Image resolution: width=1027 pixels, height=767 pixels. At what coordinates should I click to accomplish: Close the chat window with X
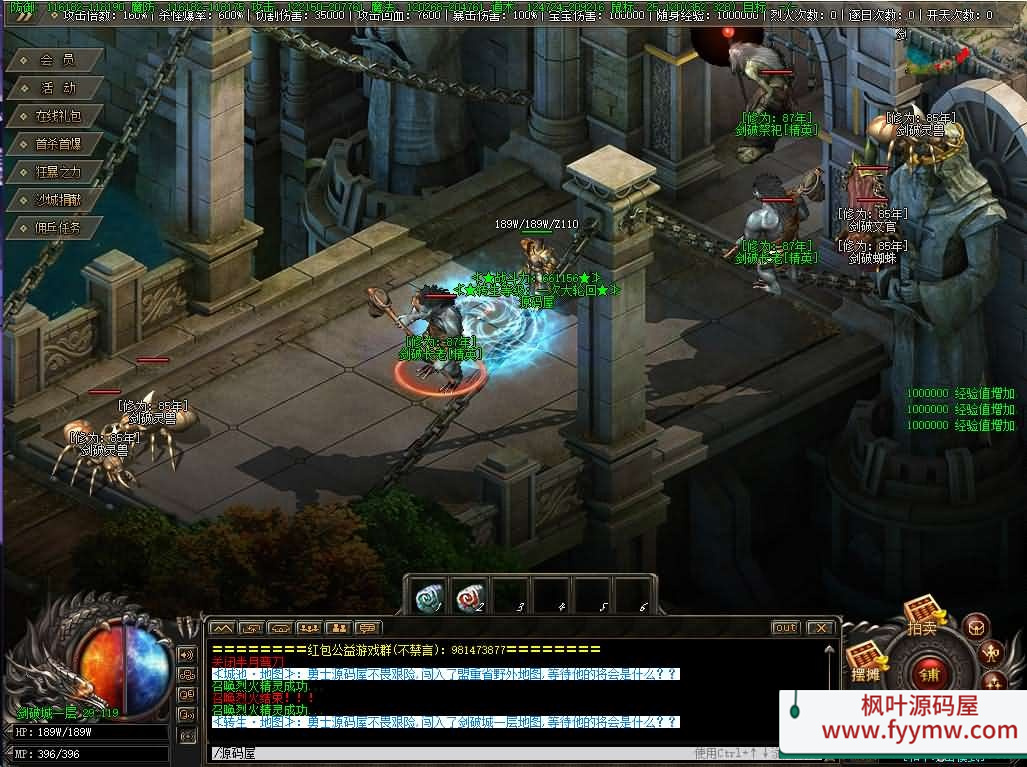click(820, 628)
